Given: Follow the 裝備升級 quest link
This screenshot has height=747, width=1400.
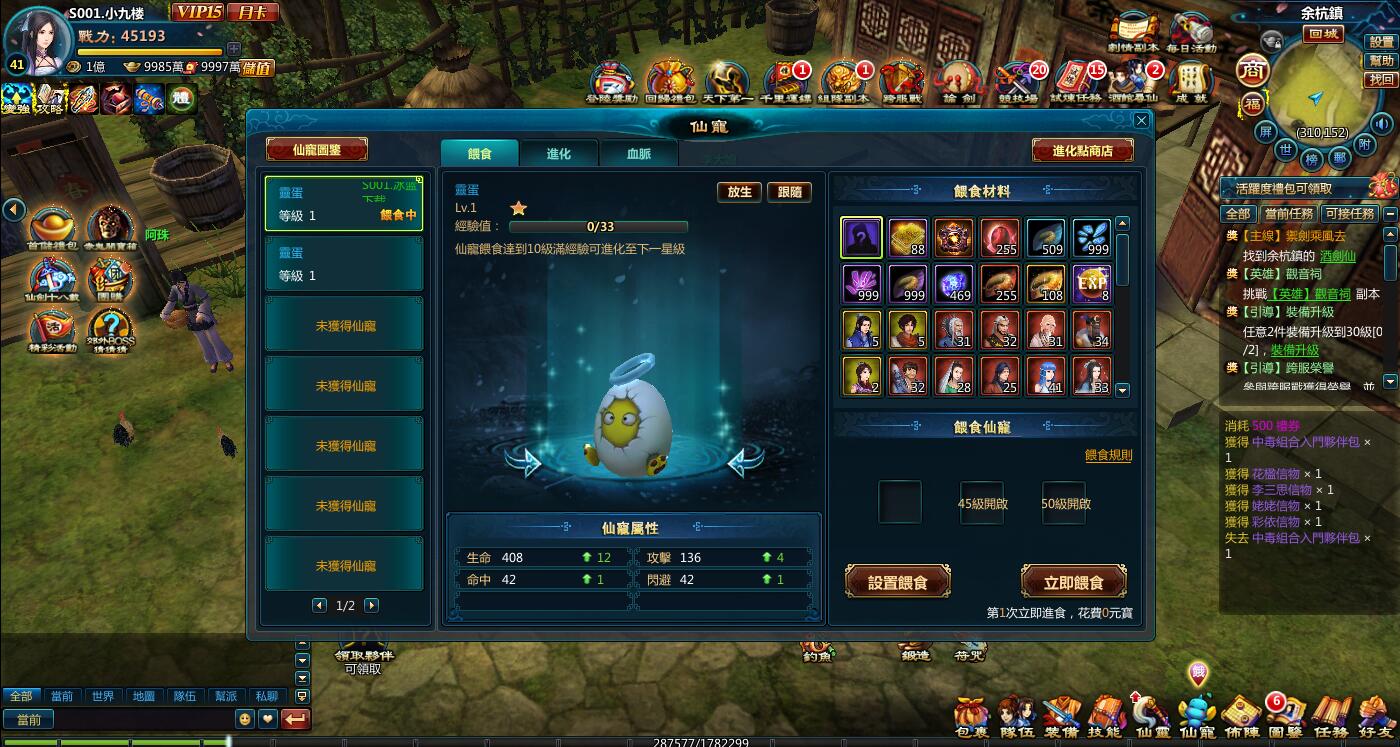Looking at the screenshot, I should (x=1295, y=350).
